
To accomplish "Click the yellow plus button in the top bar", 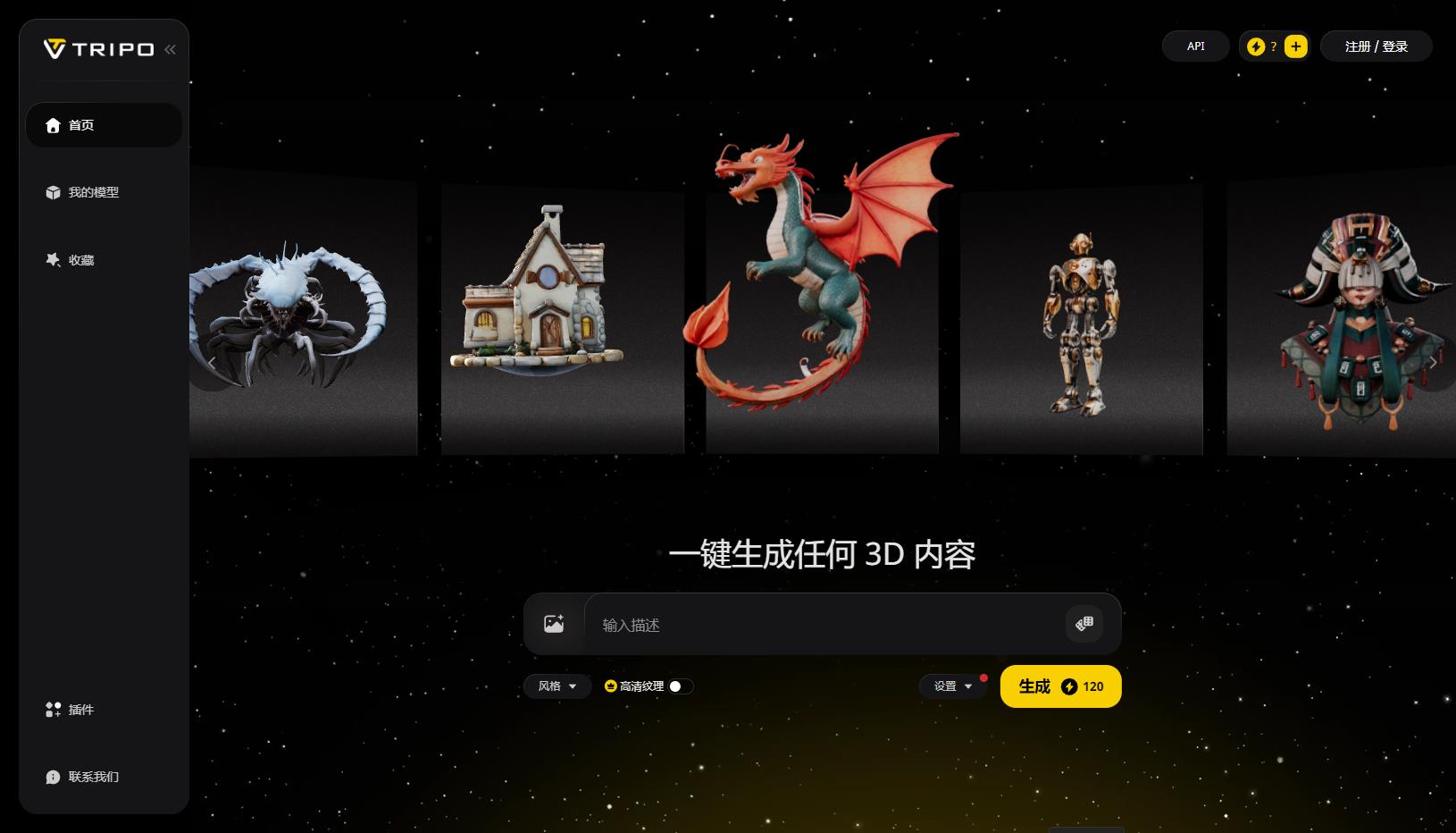I will coord(1295,46).
